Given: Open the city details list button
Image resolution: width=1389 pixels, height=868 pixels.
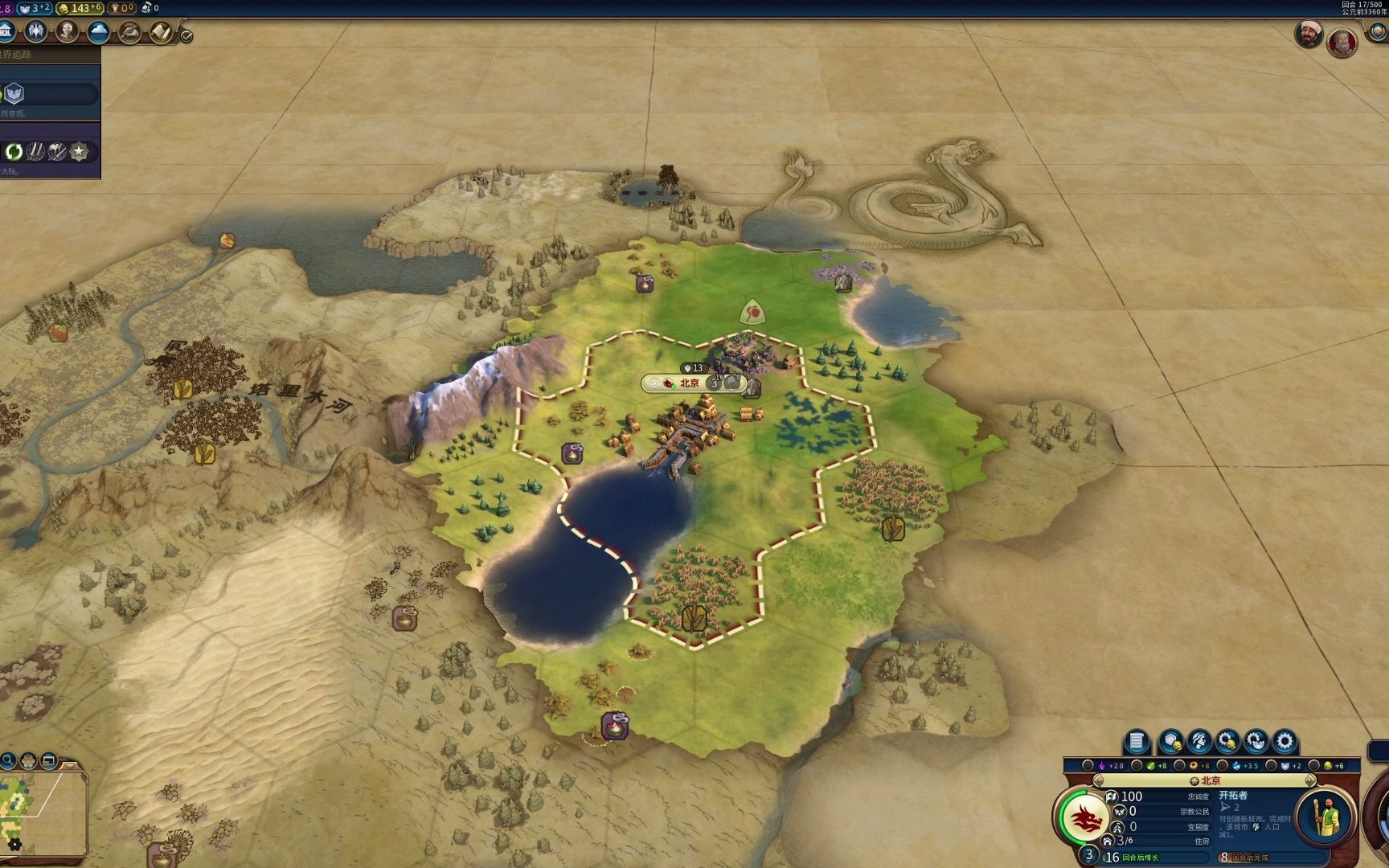Looking at the screenshot, I should (x=1136, y=741).
